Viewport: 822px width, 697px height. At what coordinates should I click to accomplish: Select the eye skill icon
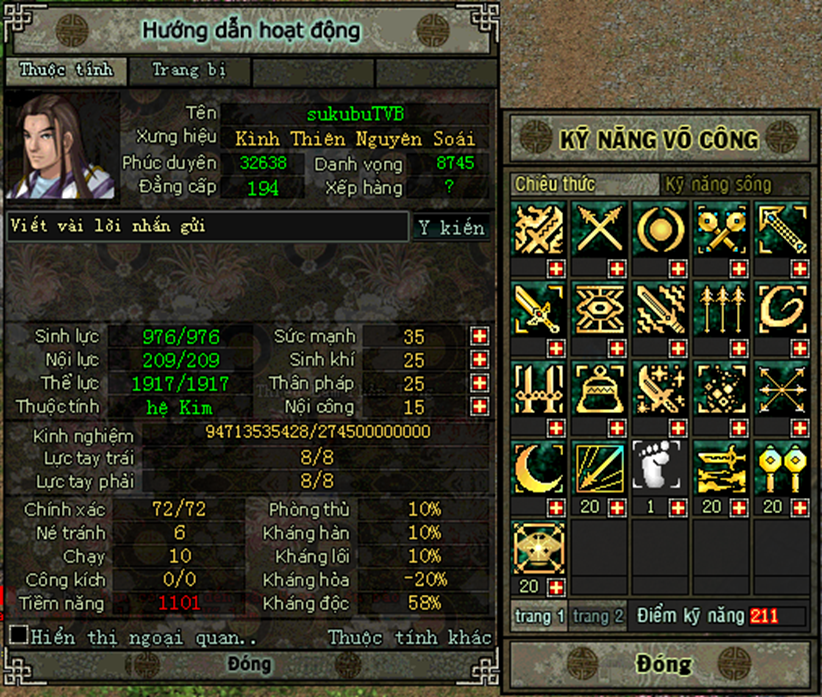click(x=600, y=308)
